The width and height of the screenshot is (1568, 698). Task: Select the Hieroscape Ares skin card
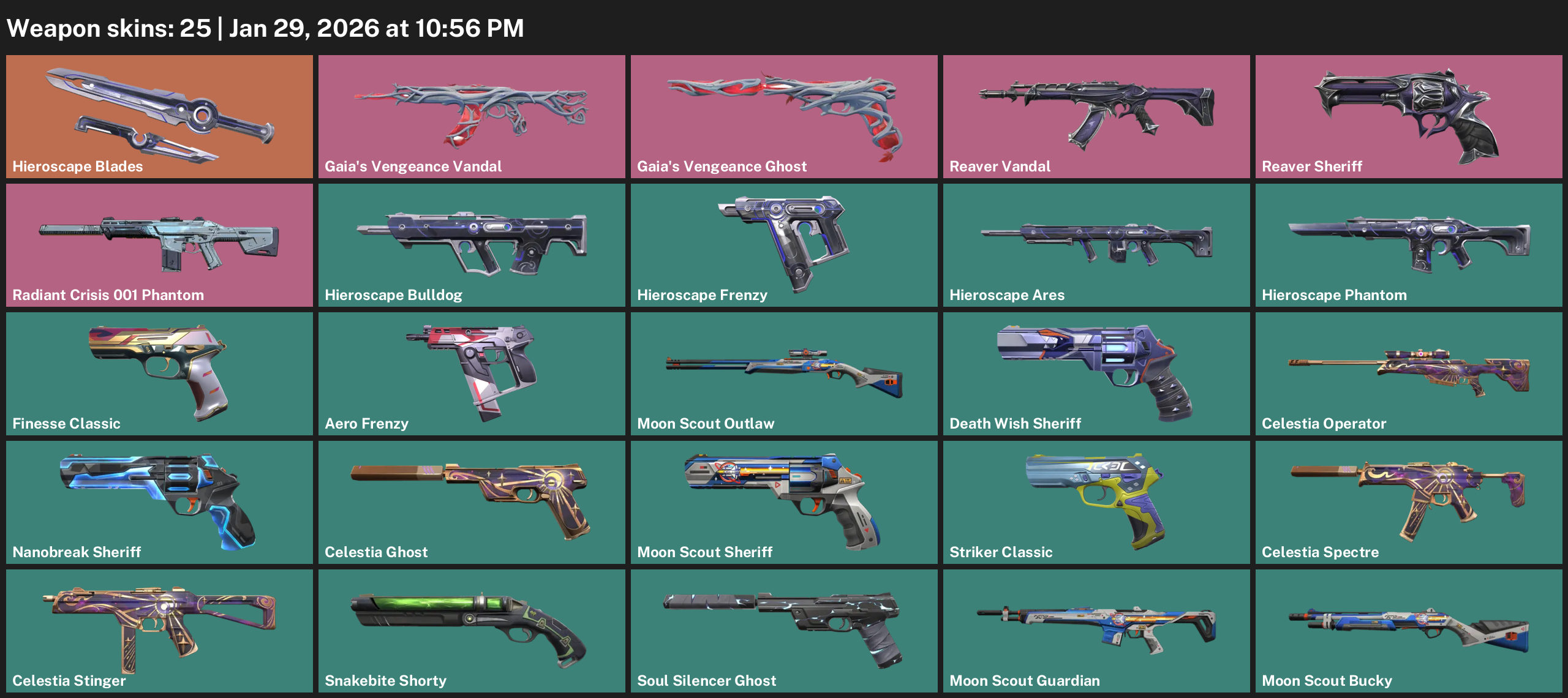1096,245
